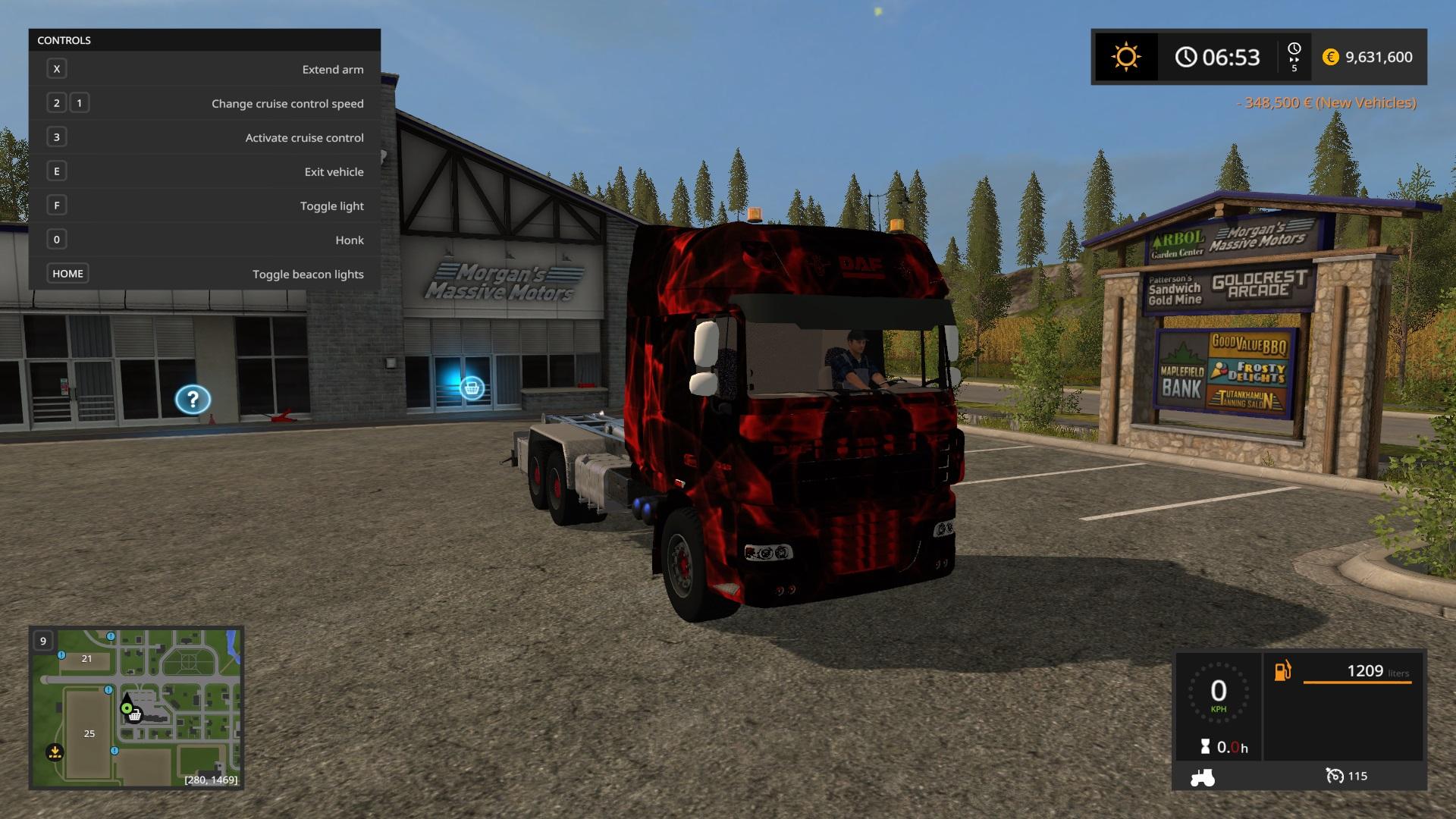Click the cruise control speed icon
The image size is (1456, 819).
pos(1334,776)
